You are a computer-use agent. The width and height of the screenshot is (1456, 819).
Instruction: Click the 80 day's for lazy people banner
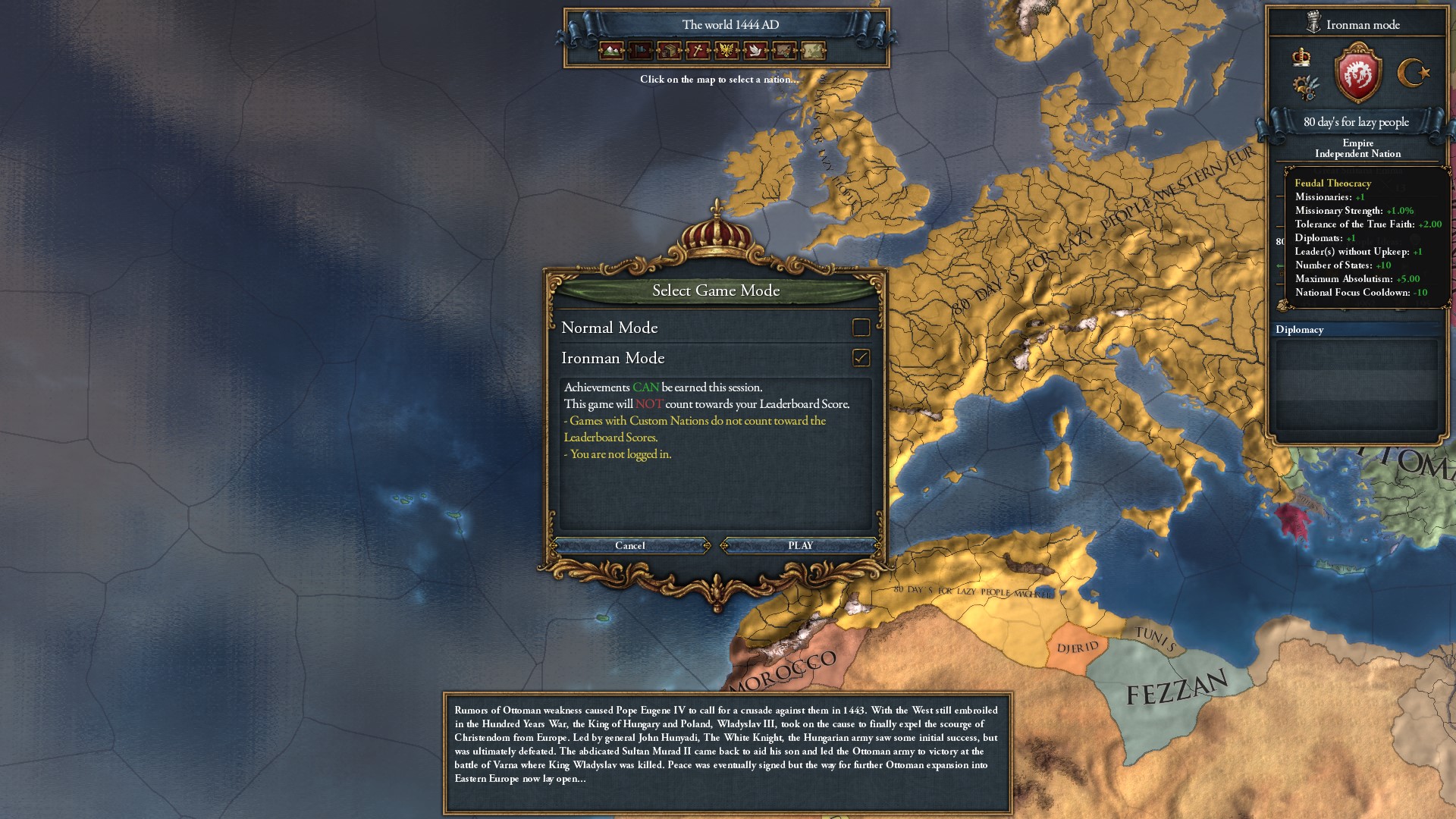(x=1356, y=122)
